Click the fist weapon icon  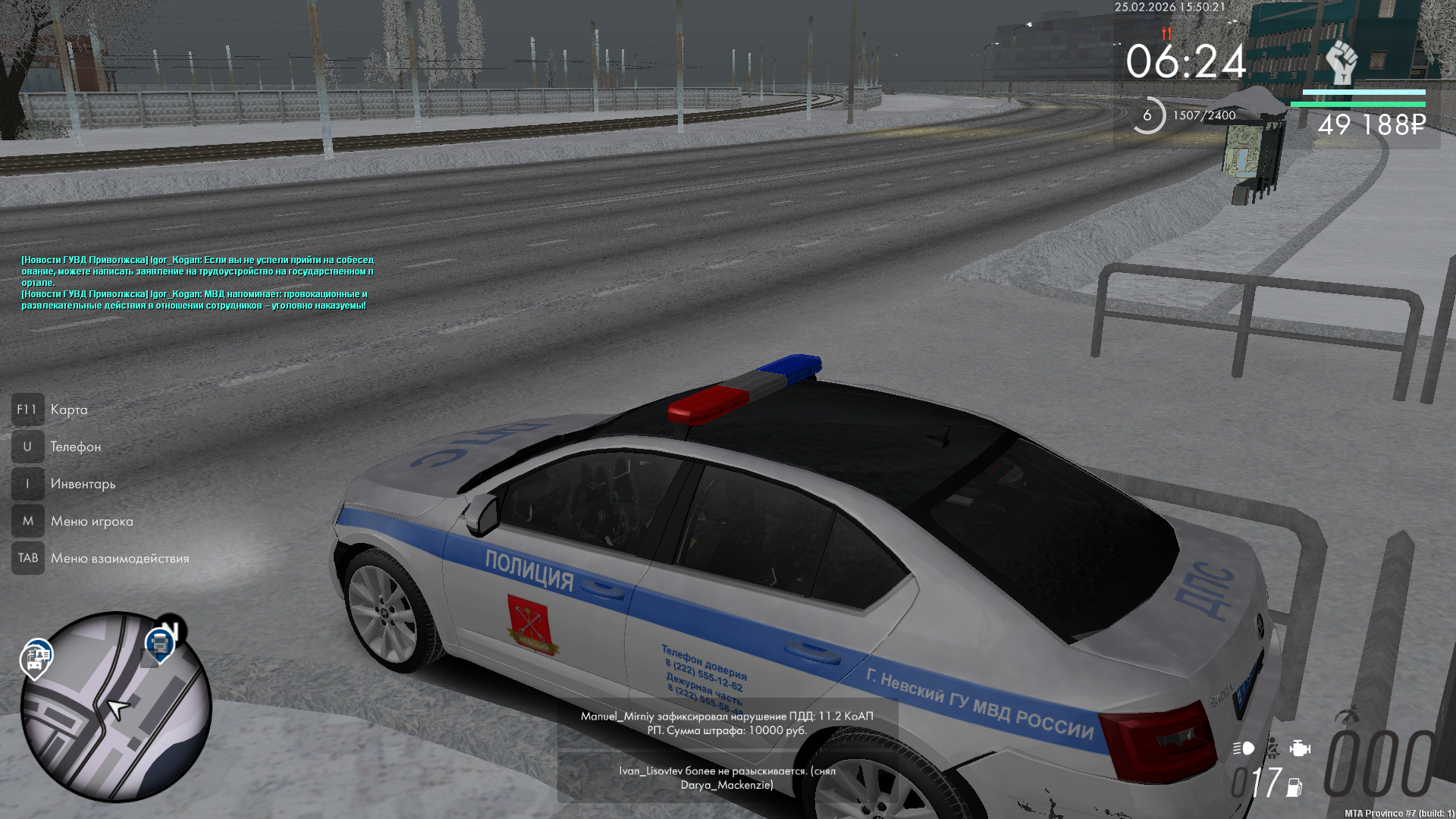1341,62
